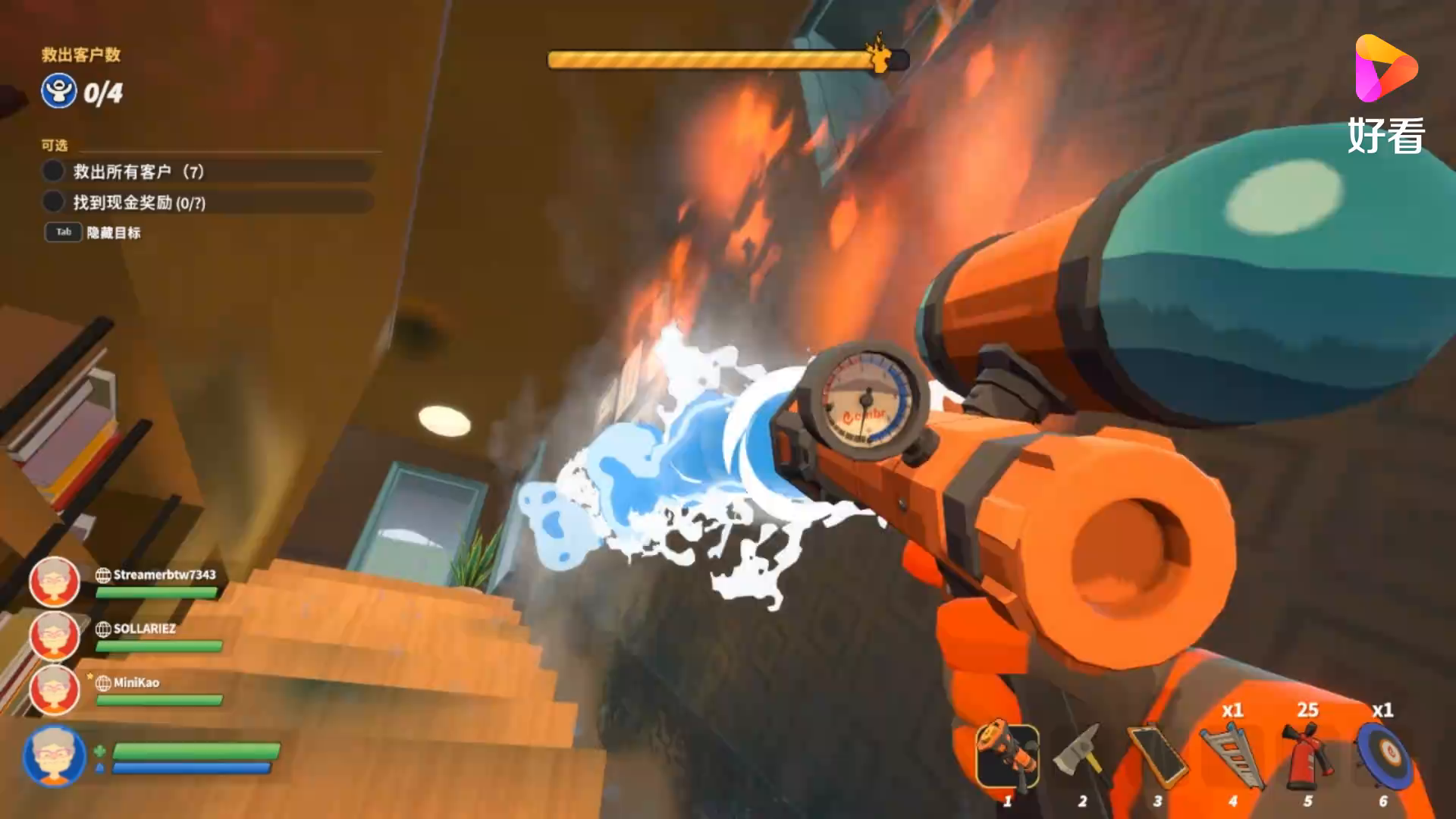
Task: Select the ladder item slot
Action: pyautogui.click(x=1232, y=757)
